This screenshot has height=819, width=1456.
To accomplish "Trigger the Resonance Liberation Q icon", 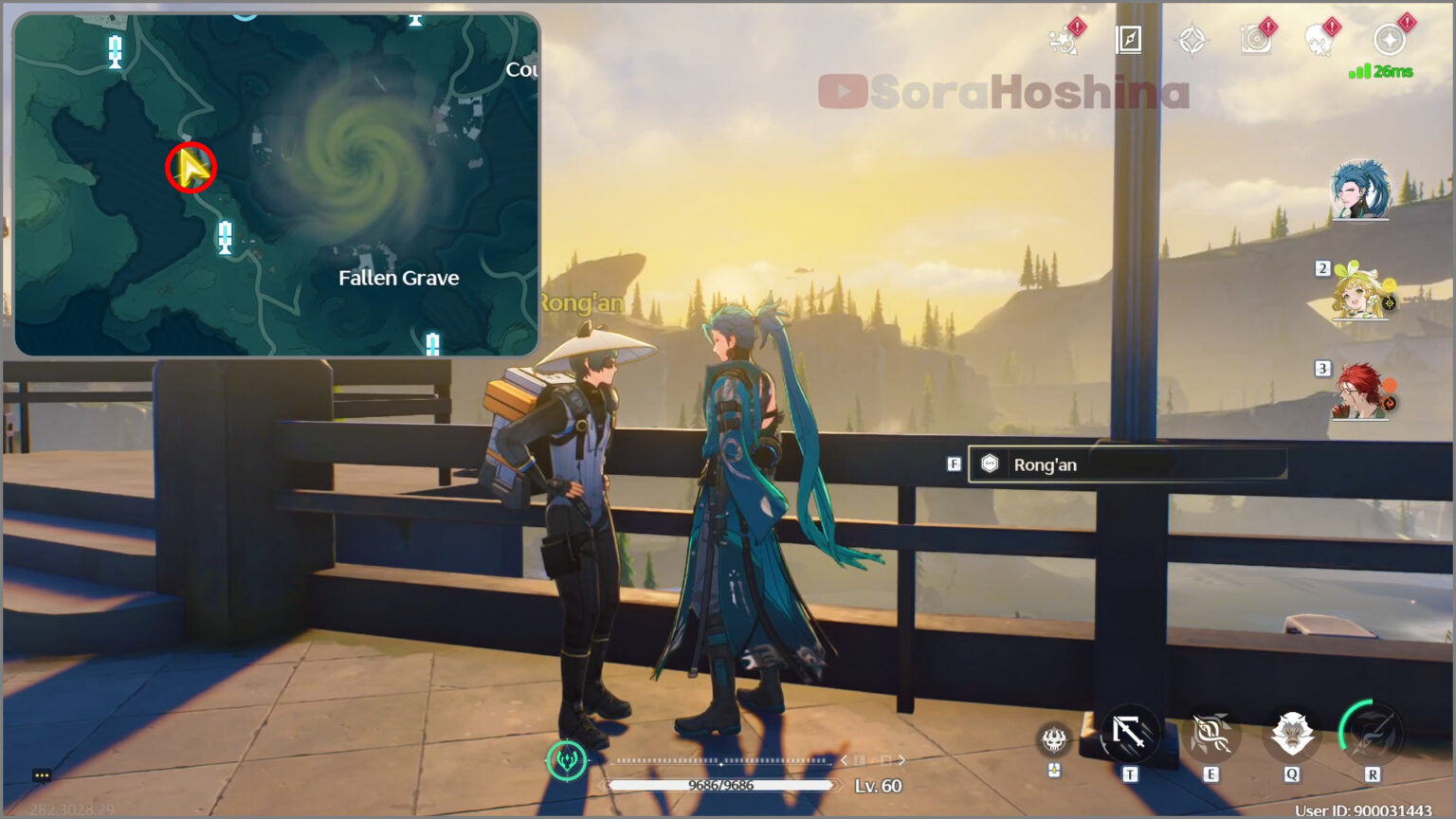I will [1293, 735].
